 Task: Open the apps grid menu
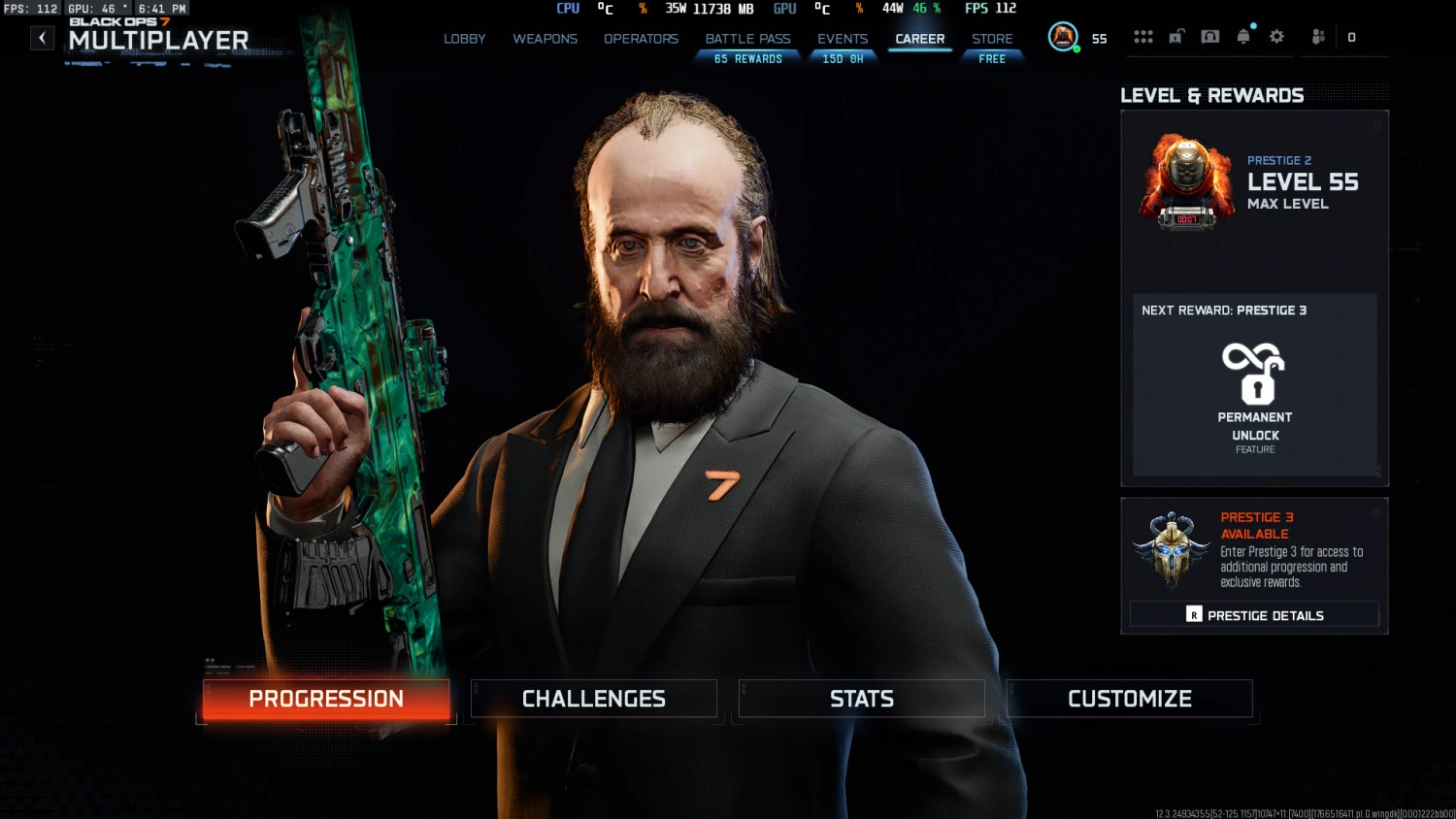click(1143, 36)
